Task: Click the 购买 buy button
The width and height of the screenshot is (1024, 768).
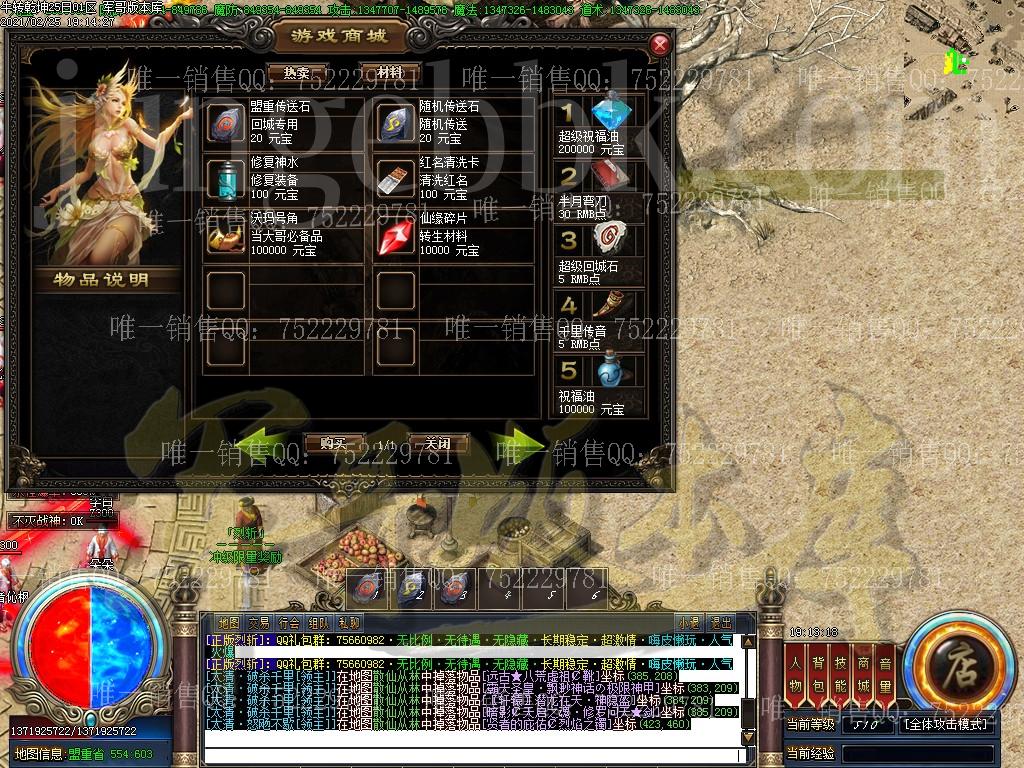Action: click(333, 443)
